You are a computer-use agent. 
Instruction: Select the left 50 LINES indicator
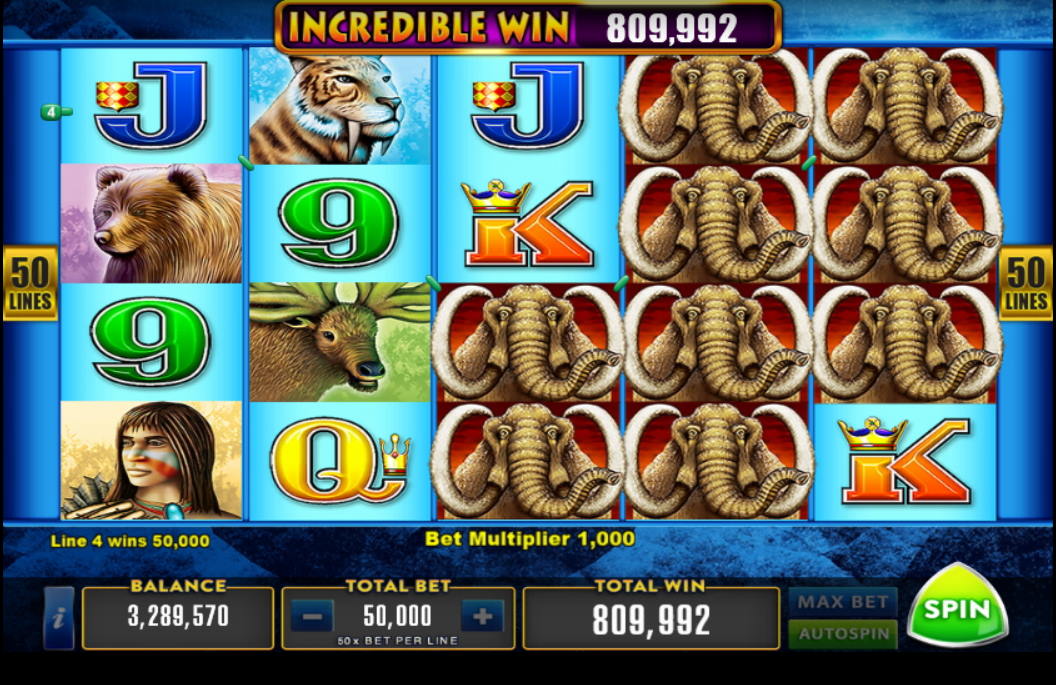[x=30, y=284]
